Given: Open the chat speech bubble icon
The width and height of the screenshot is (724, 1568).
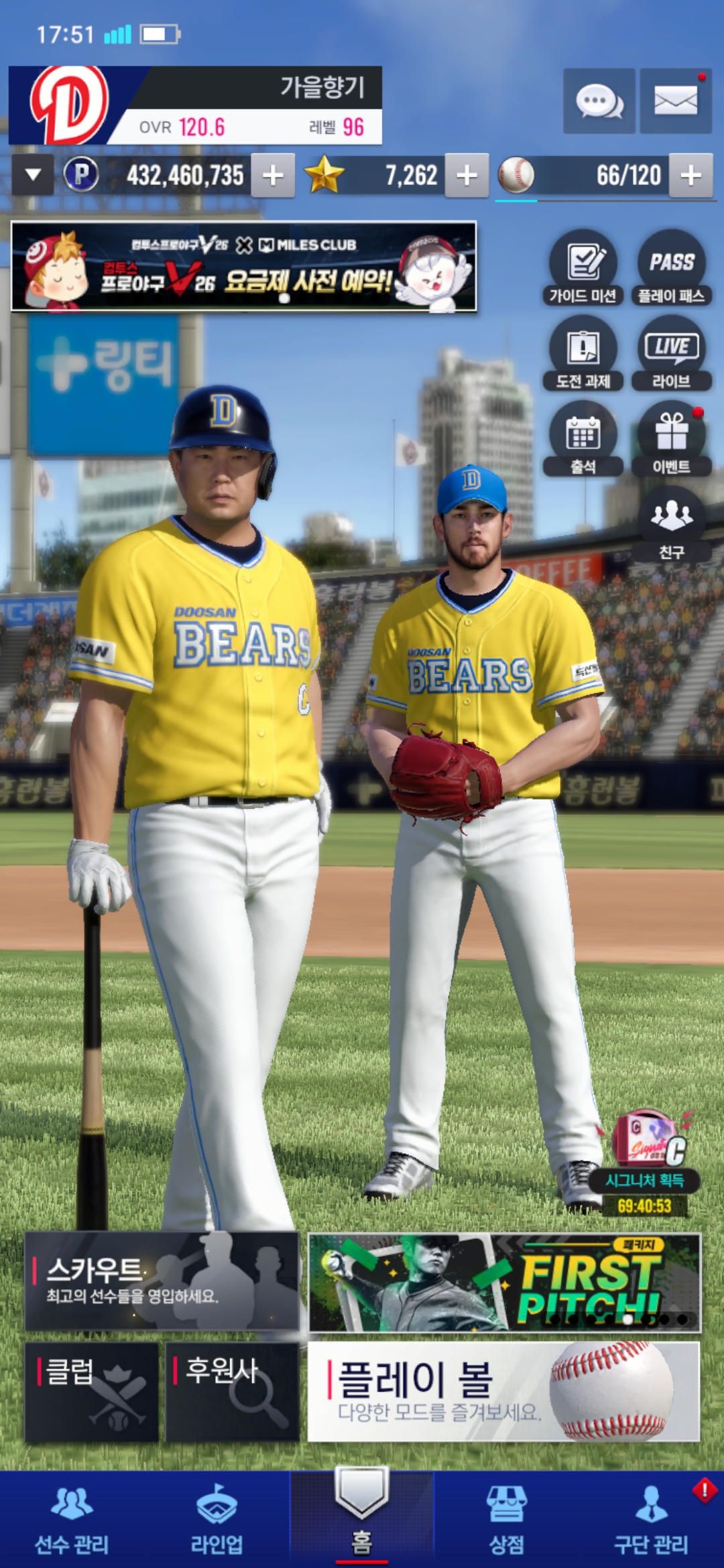Looking at the screenshot, I should 599,101.
